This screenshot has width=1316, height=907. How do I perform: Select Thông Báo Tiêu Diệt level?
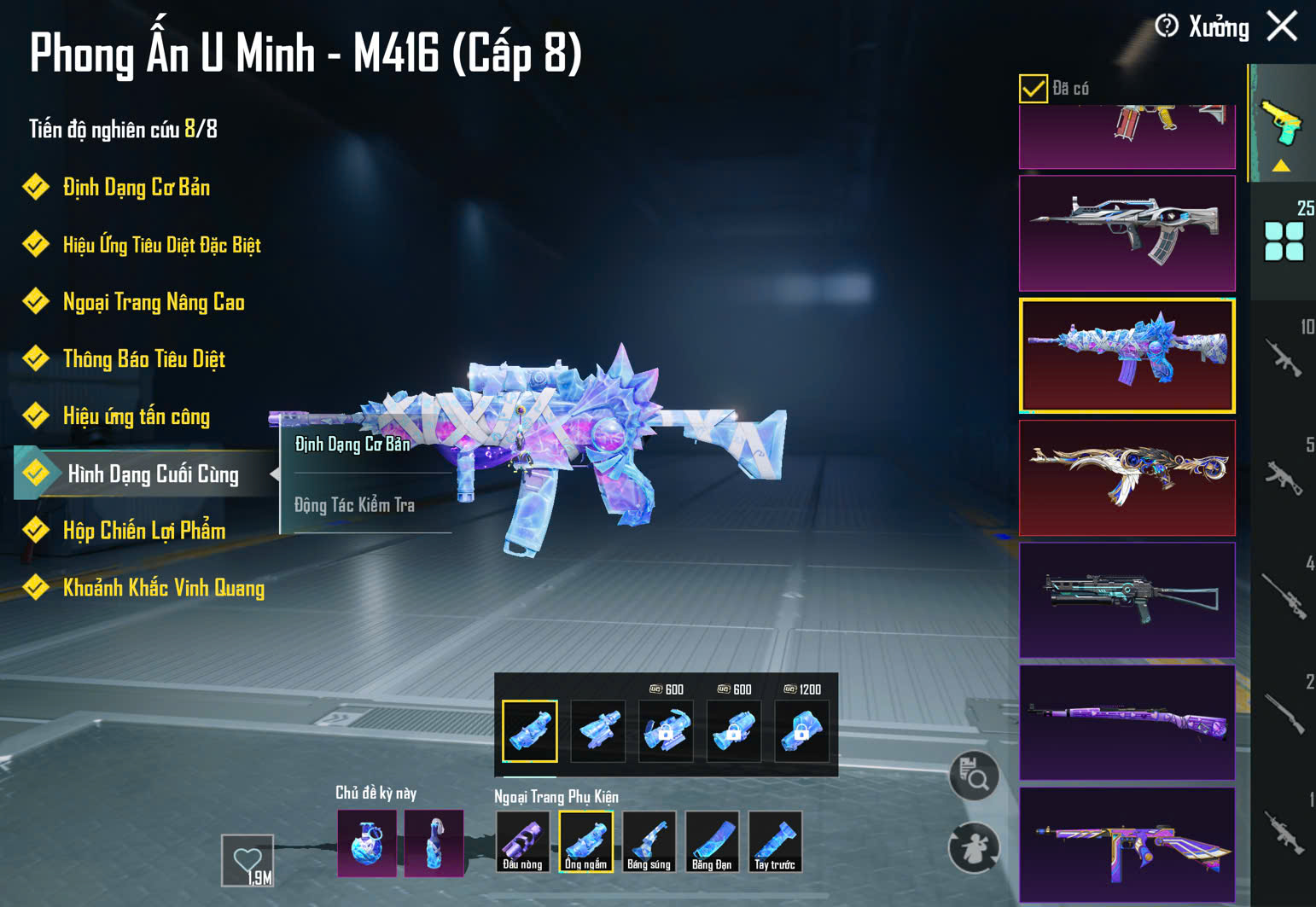(x=143, y=359)
